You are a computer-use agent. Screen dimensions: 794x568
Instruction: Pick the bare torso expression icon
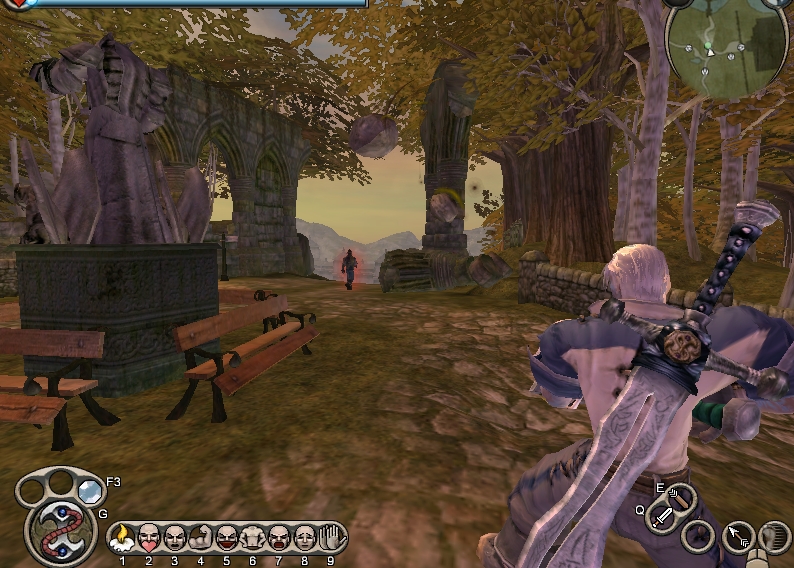253,538
